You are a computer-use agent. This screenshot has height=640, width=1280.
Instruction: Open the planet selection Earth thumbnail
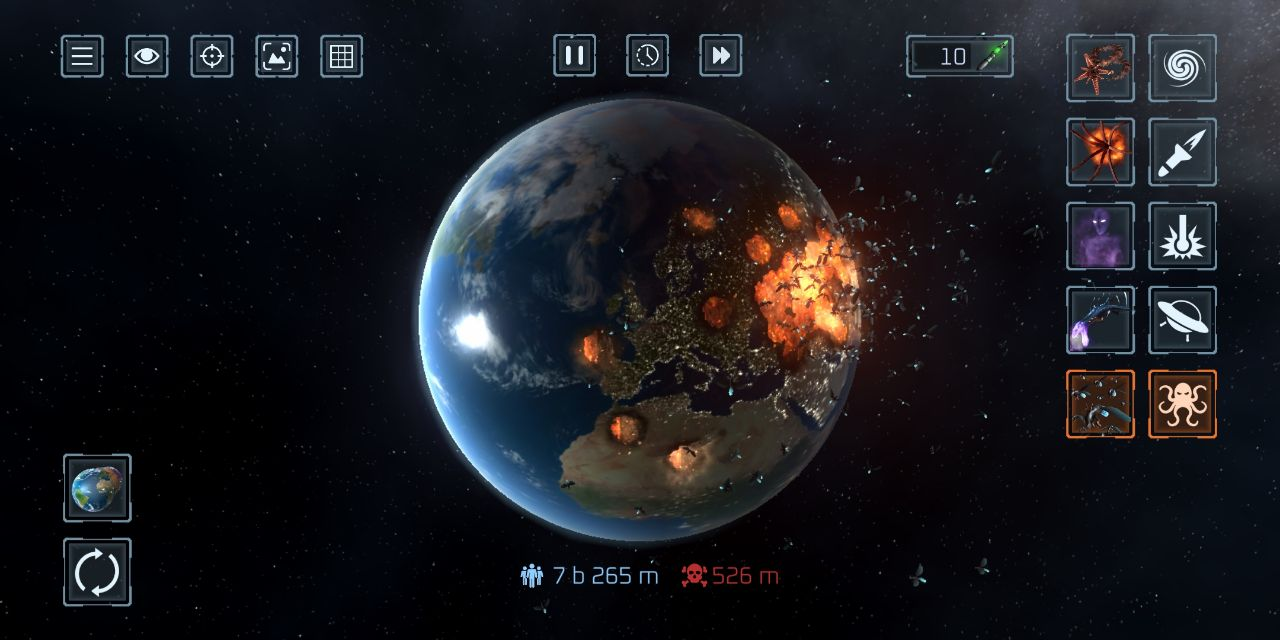click(97, 488)
